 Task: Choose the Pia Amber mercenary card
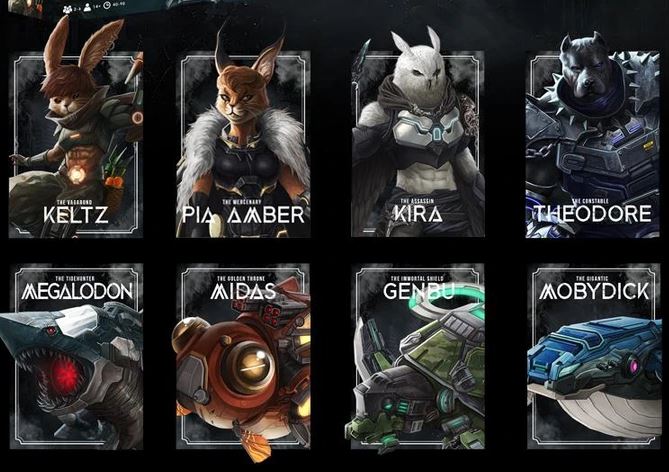[x=245, y=145]
